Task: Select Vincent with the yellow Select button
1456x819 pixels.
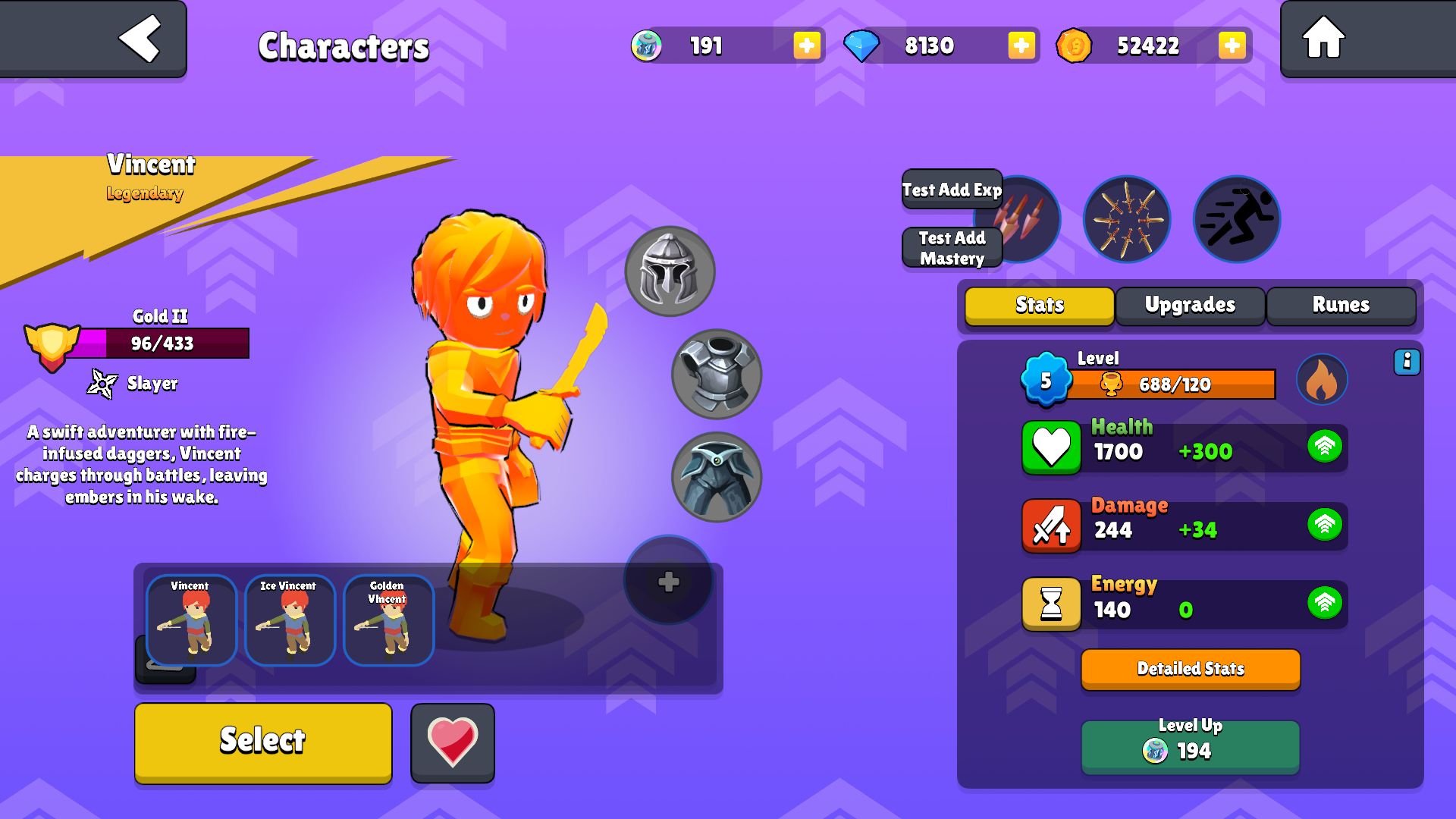Action: [263, 742]
